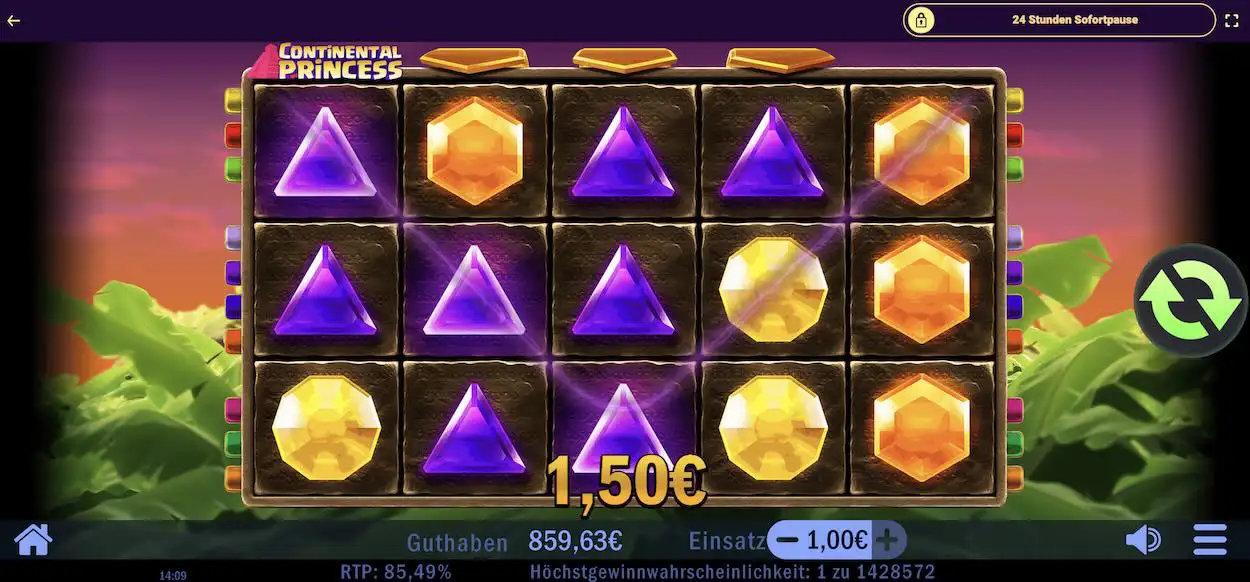Go back using the top-left arrow
The image size is (1250, 582).
point(14,20)
